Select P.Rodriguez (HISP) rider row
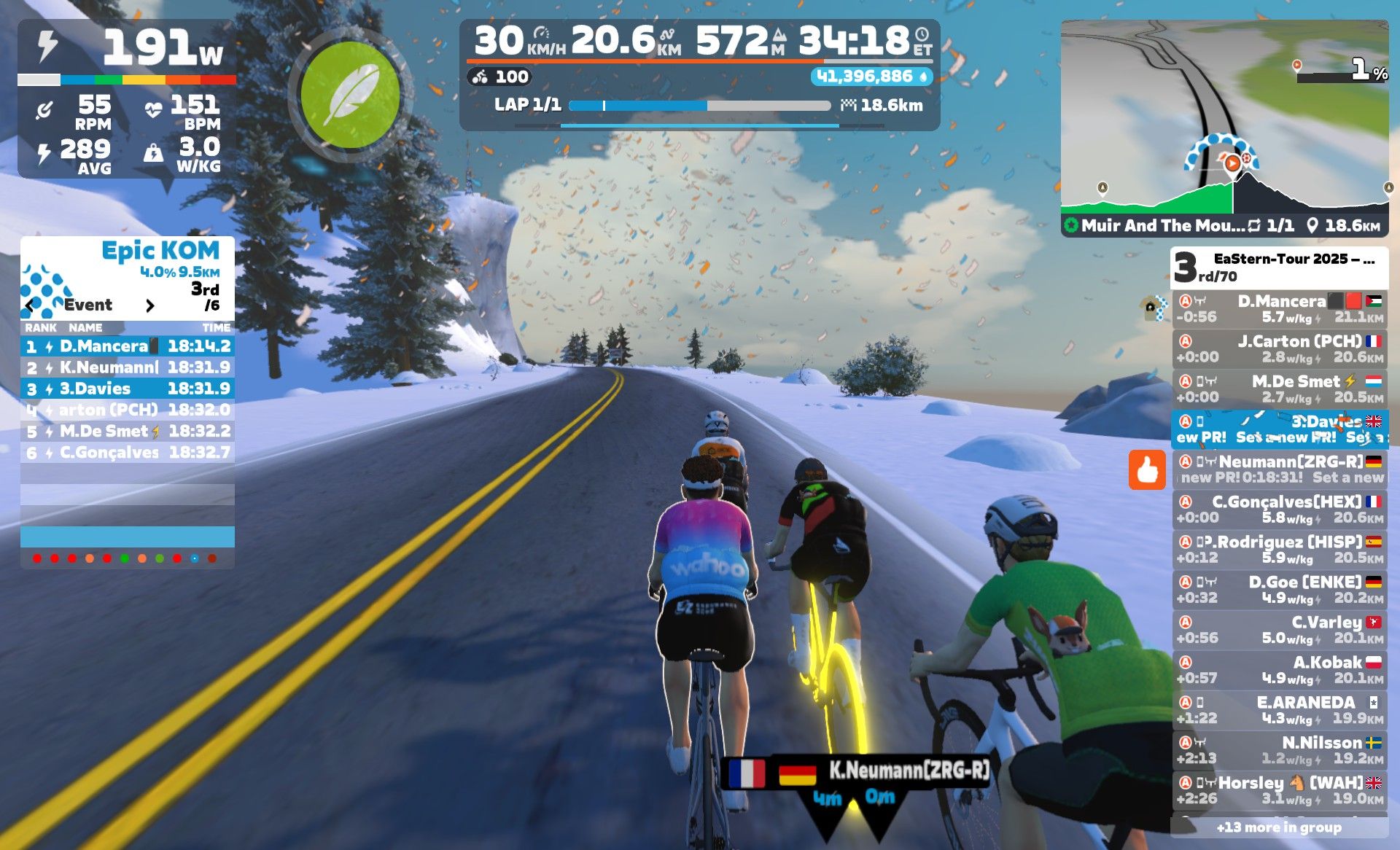Screen dimensions: 1400x850 (x=1280, y=549)
